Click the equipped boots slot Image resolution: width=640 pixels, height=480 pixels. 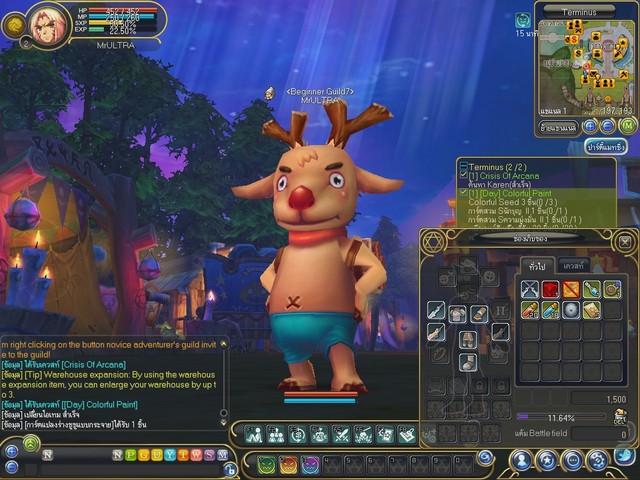[x=467, y=362]
